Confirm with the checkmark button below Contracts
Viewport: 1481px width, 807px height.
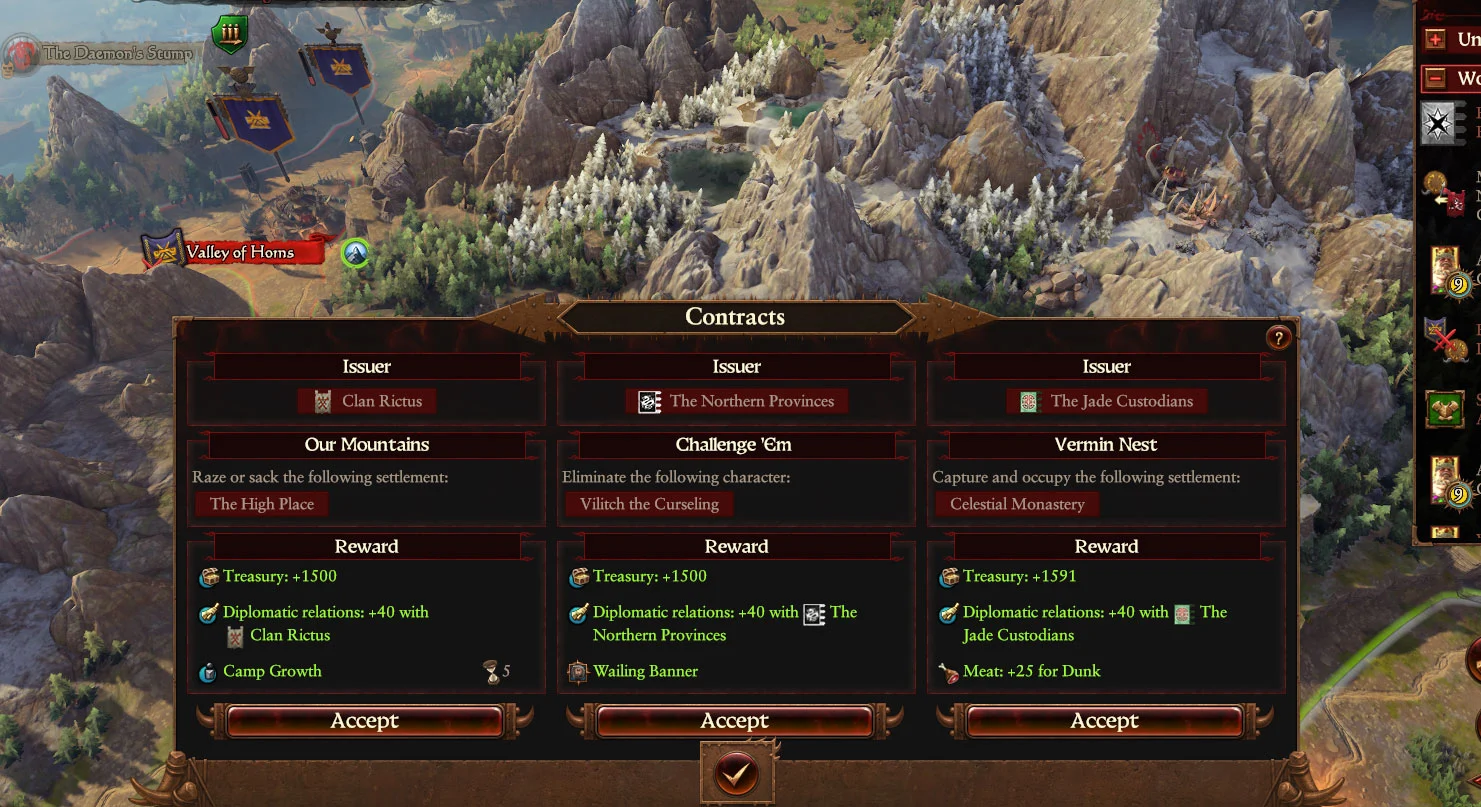(x=737, y=773)
